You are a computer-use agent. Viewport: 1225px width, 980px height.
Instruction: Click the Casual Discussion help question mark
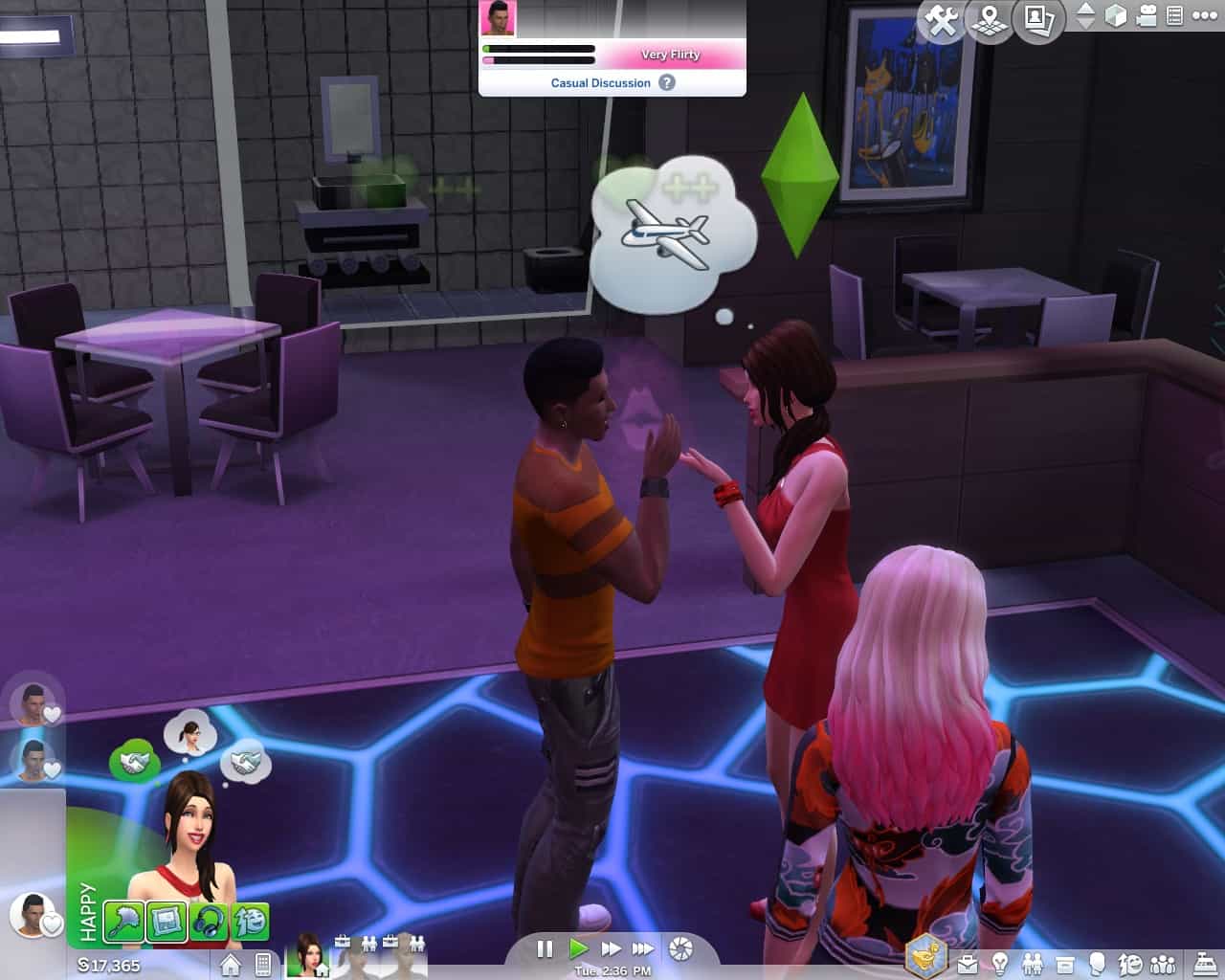coord(667,82)
